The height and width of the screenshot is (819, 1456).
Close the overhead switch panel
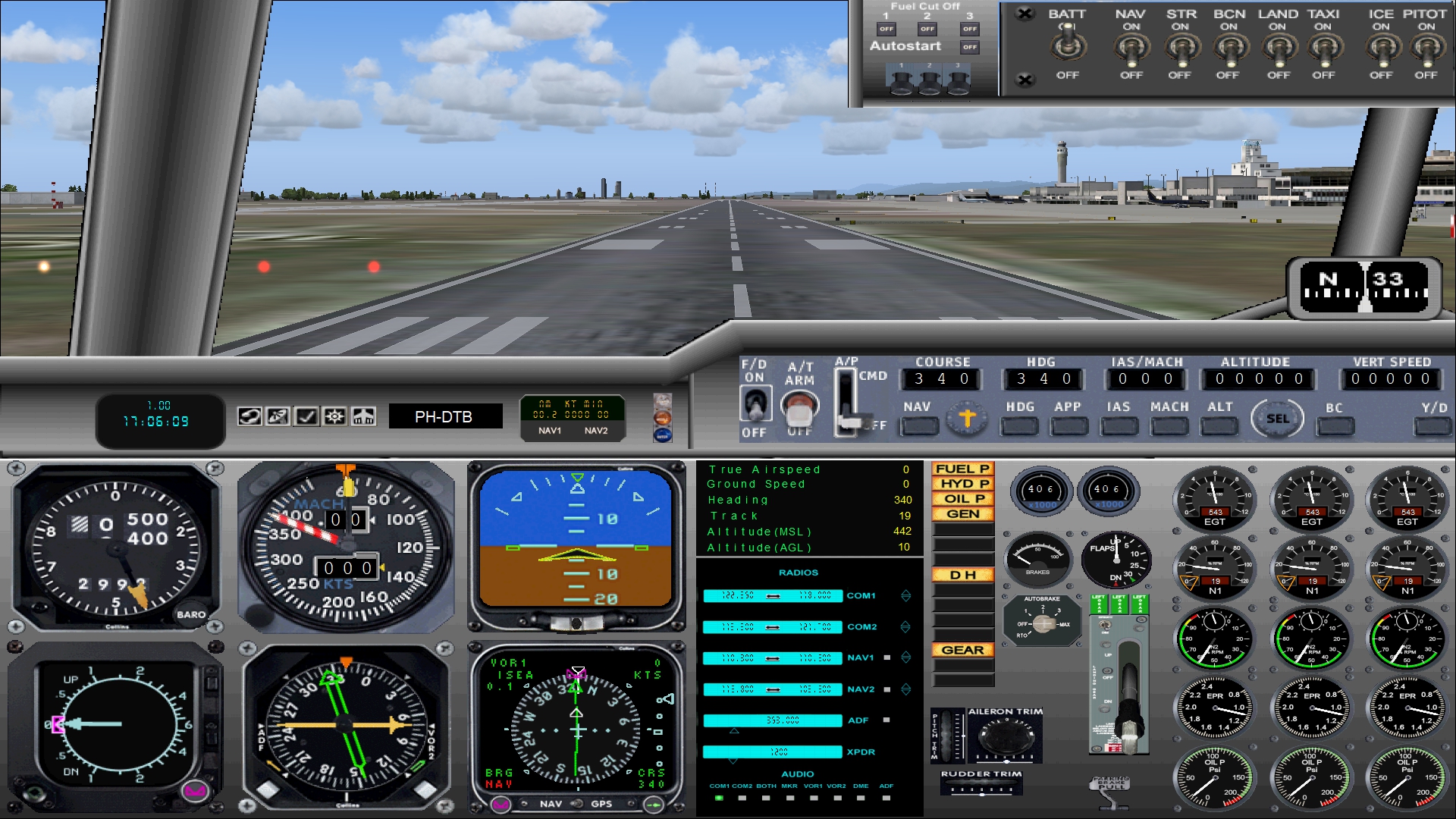(1025, 14)
